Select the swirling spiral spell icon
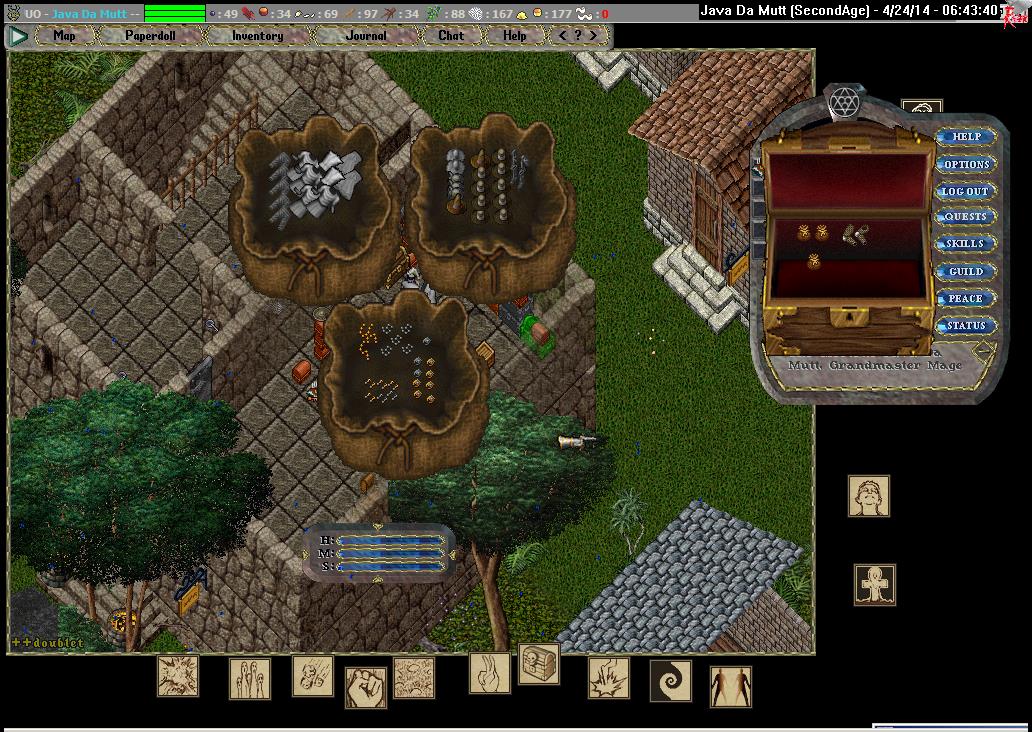This screenshot has height=732, width=1032. pyautogui.click(x=670, y=680)
